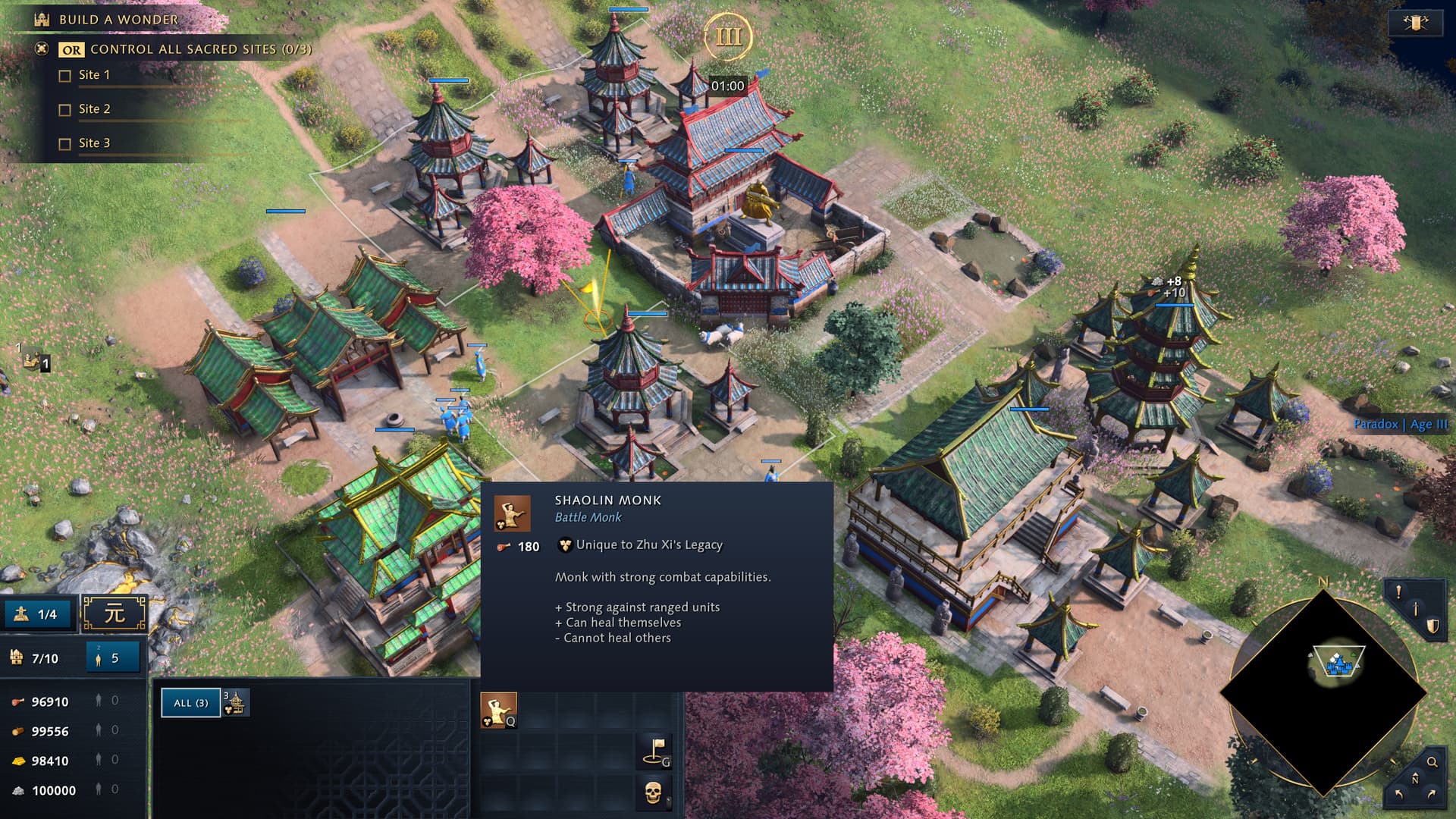Rotate camera counterclockwise with left arrow
Screen dimensions: 1456x819
tap(1398, 794)
